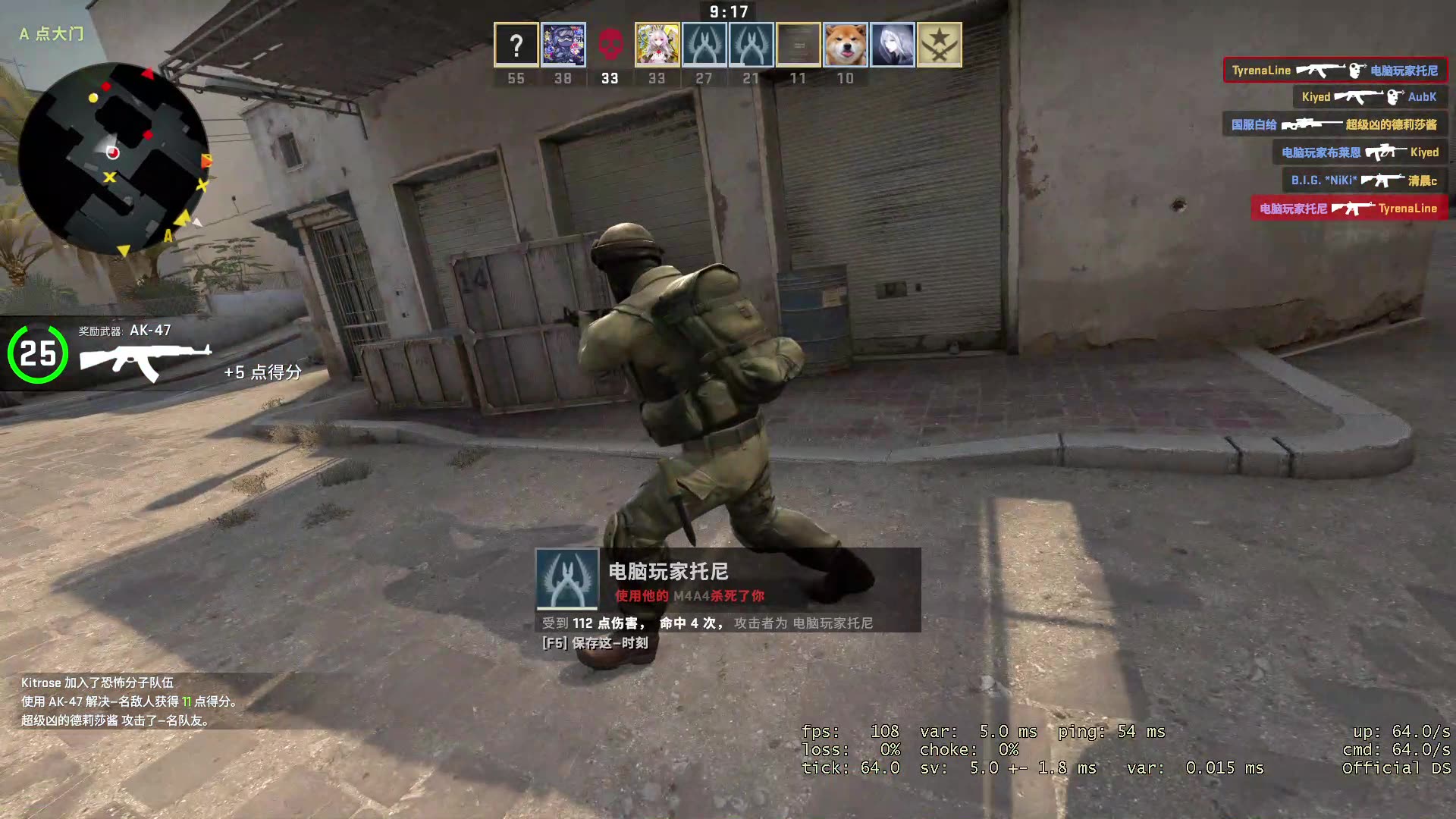
Task: Select the highlighted kill entry where 电脑玩家托尼 killed TyrenaLine
Action: point(1348,208)
